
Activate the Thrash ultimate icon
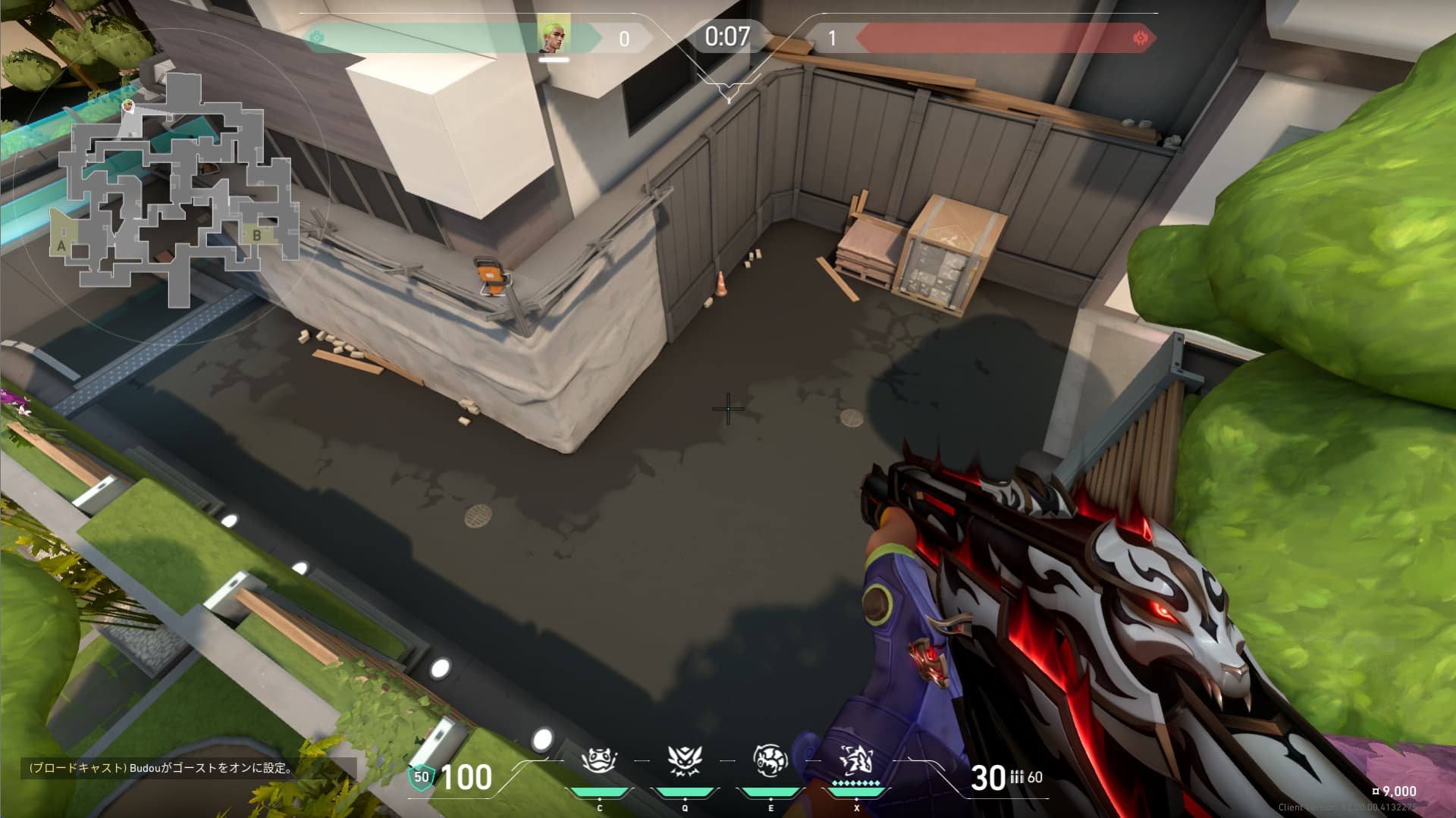856,760
